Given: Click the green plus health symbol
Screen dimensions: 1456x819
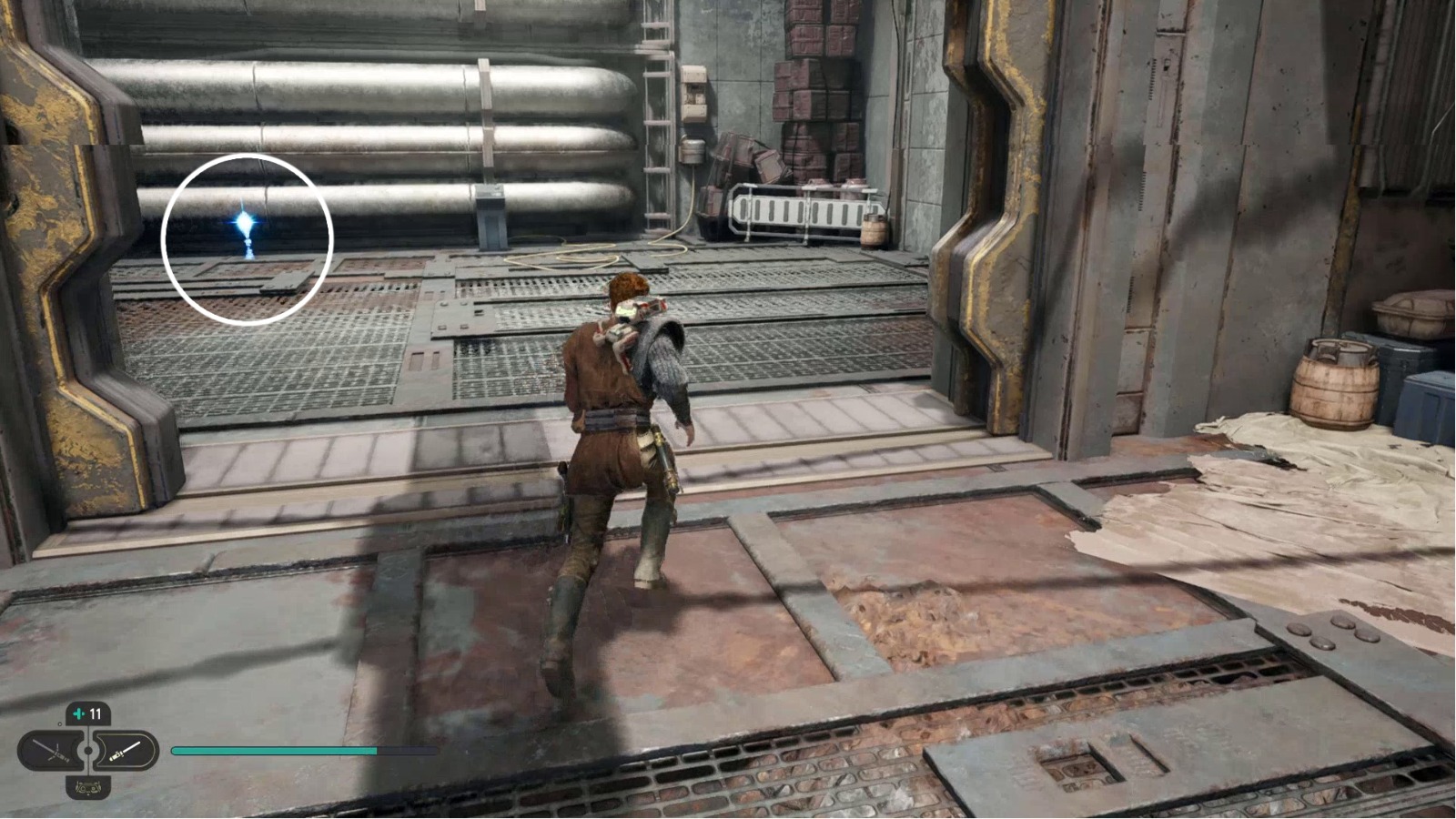Looking at the screenshot, I should tap(77, 713).
